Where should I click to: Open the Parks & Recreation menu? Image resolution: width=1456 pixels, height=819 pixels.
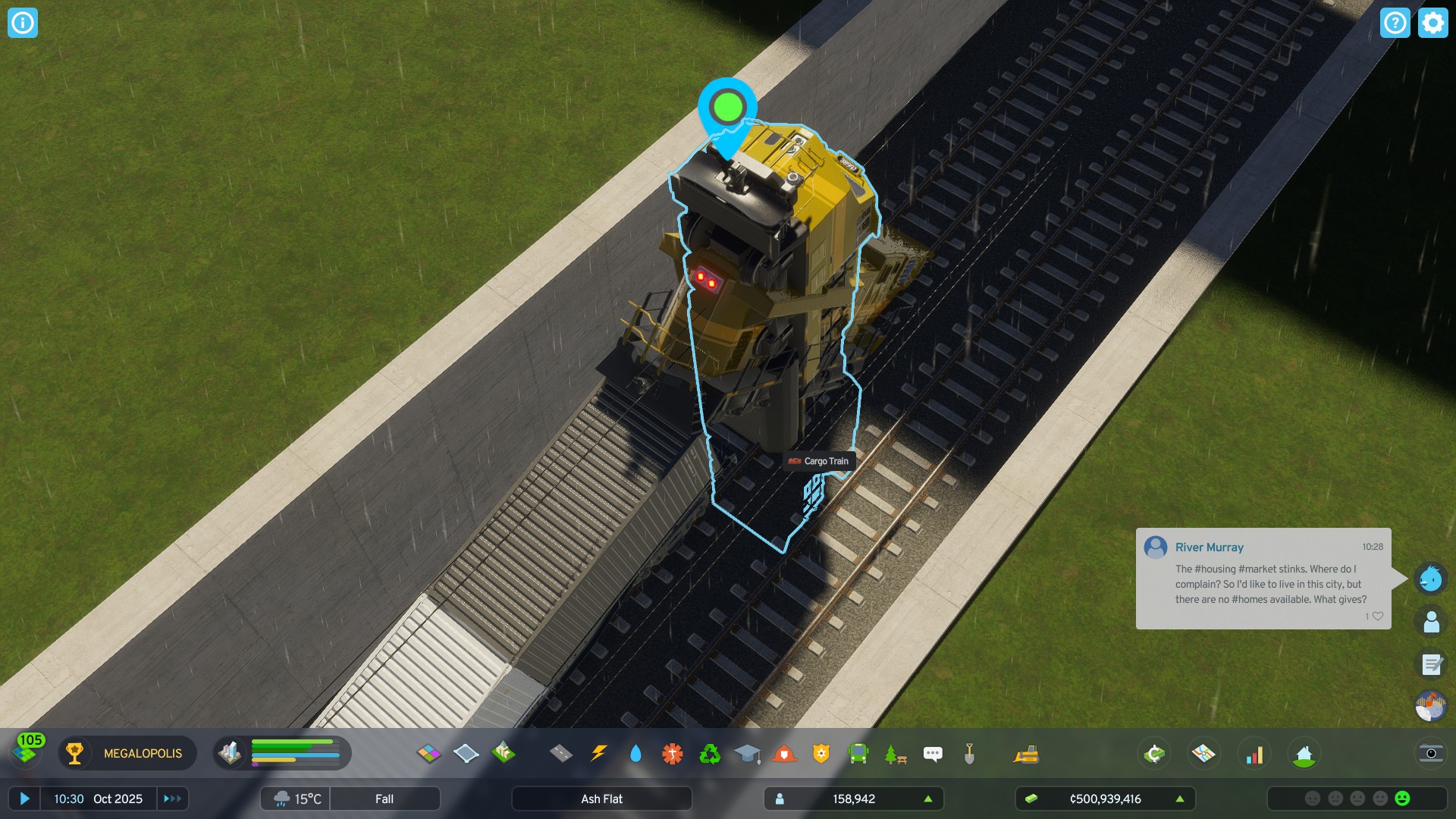pos(895,753)
